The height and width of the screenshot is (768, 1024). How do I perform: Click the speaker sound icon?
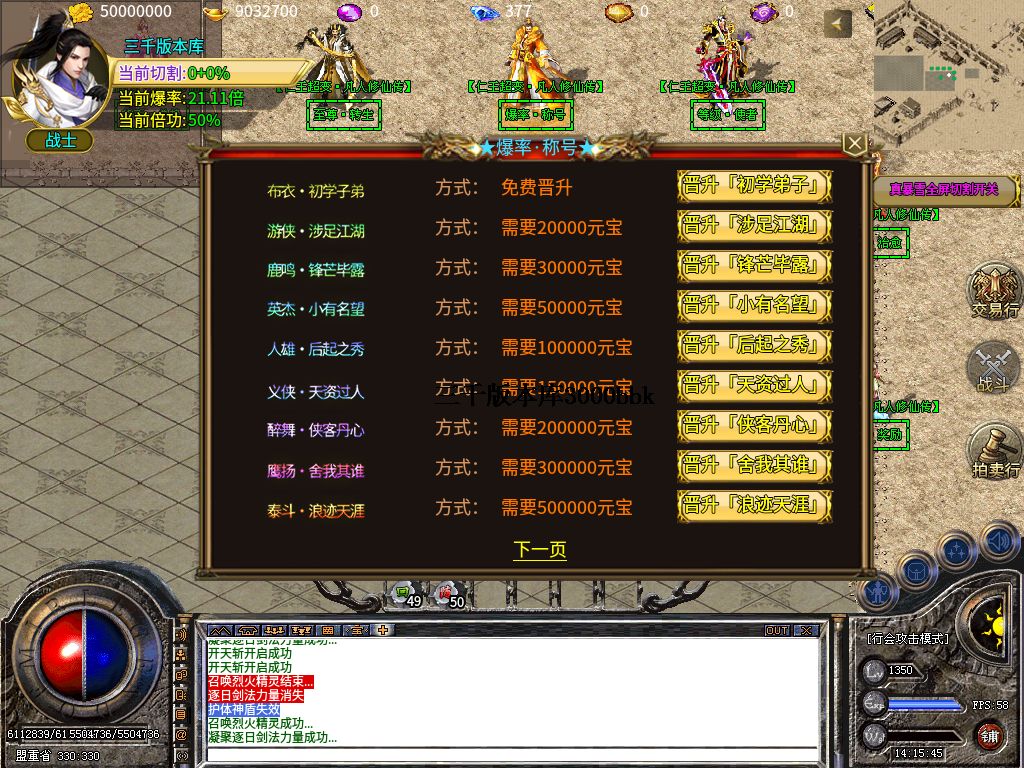click(x=999, y=542)
